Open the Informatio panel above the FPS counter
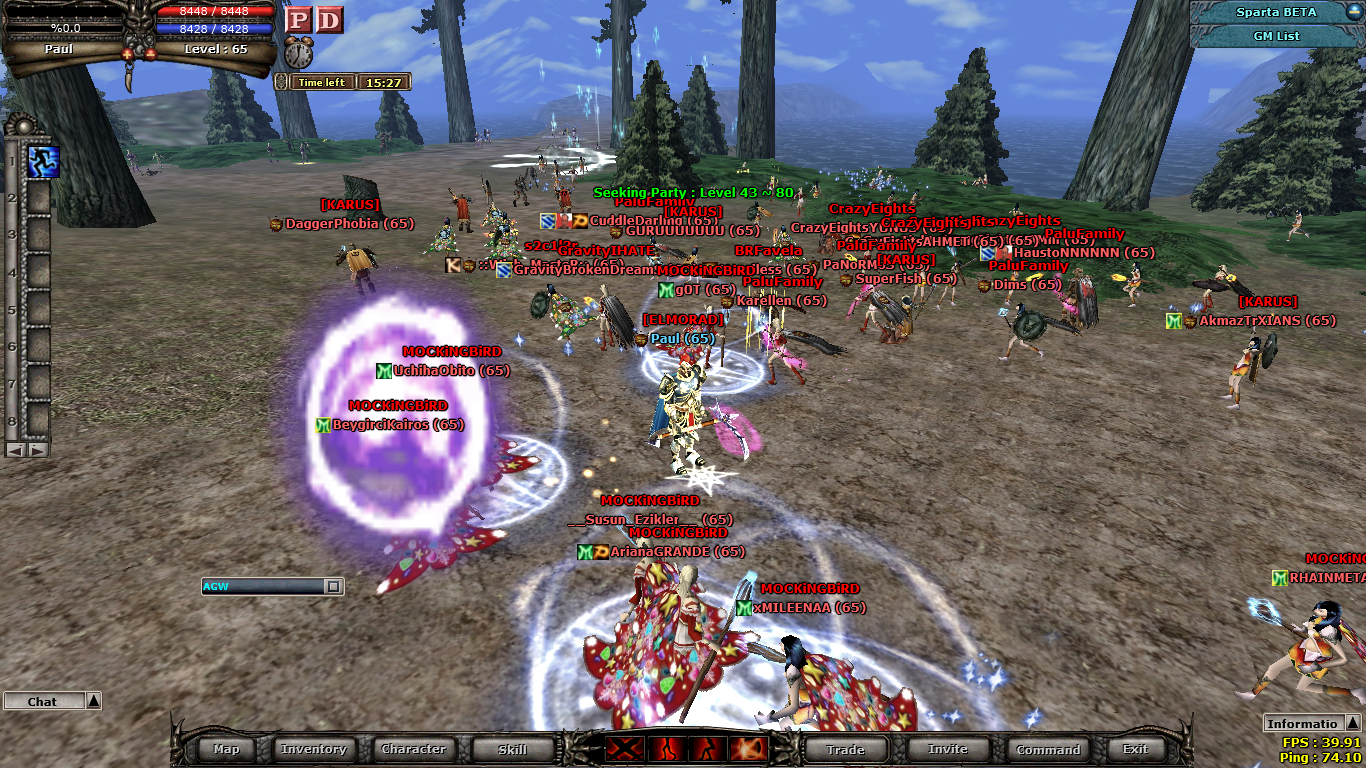This screenshot has width=1366, height=768. 1302,724
